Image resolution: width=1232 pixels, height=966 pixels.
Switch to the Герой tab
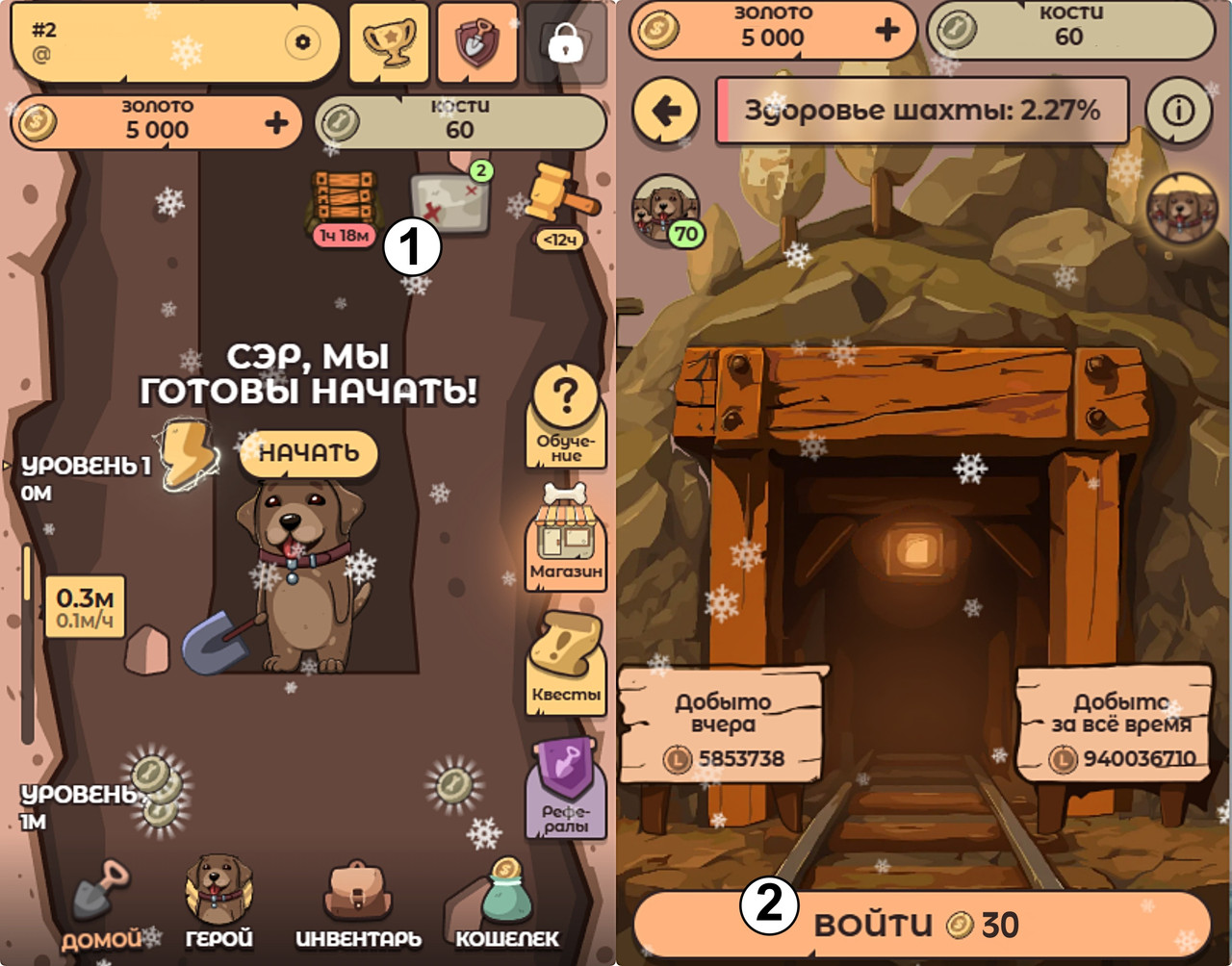pos(219,904)
